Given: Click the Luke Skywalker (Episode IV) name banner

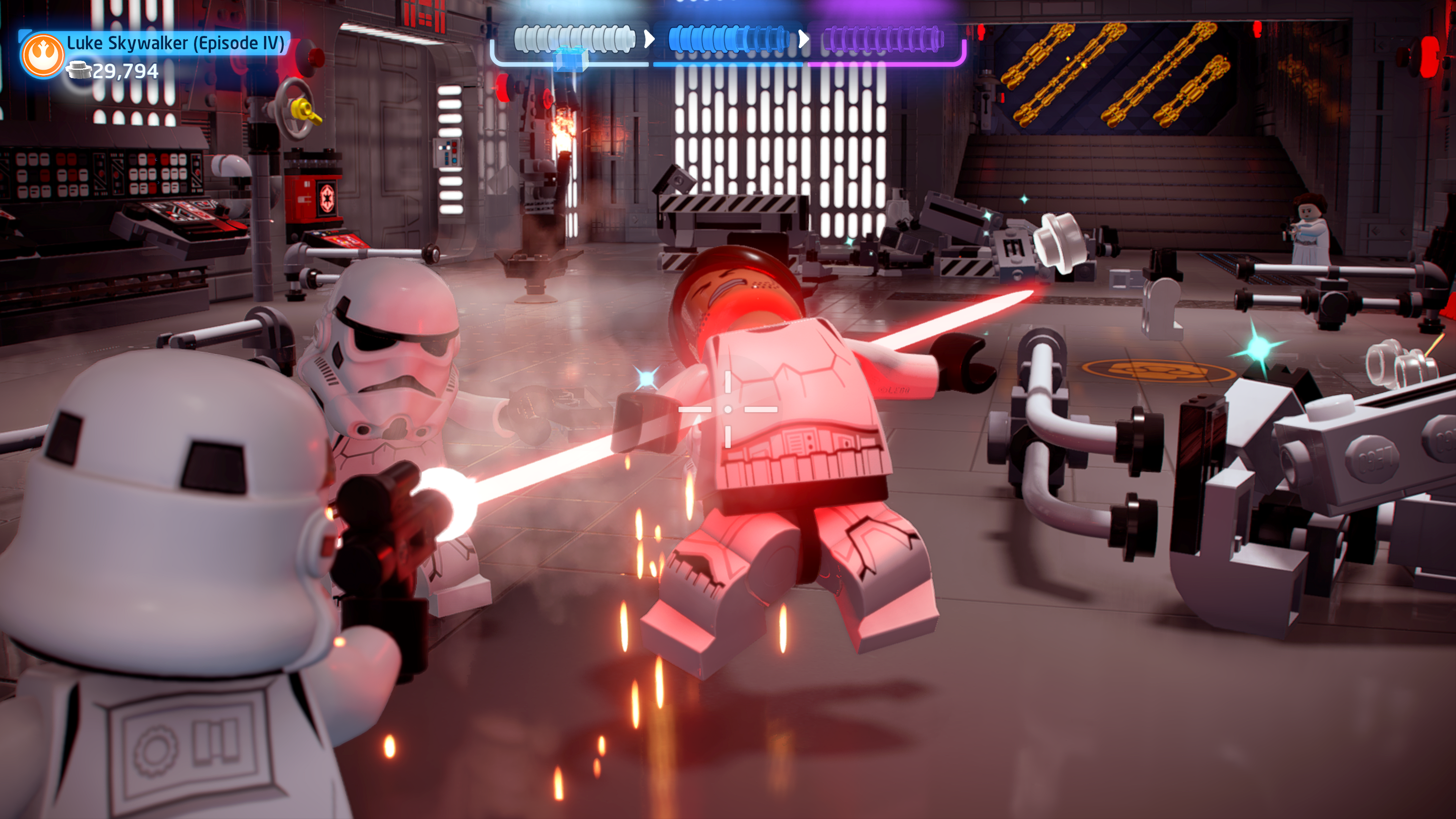Looking at the screenshot, I should 175,43.
